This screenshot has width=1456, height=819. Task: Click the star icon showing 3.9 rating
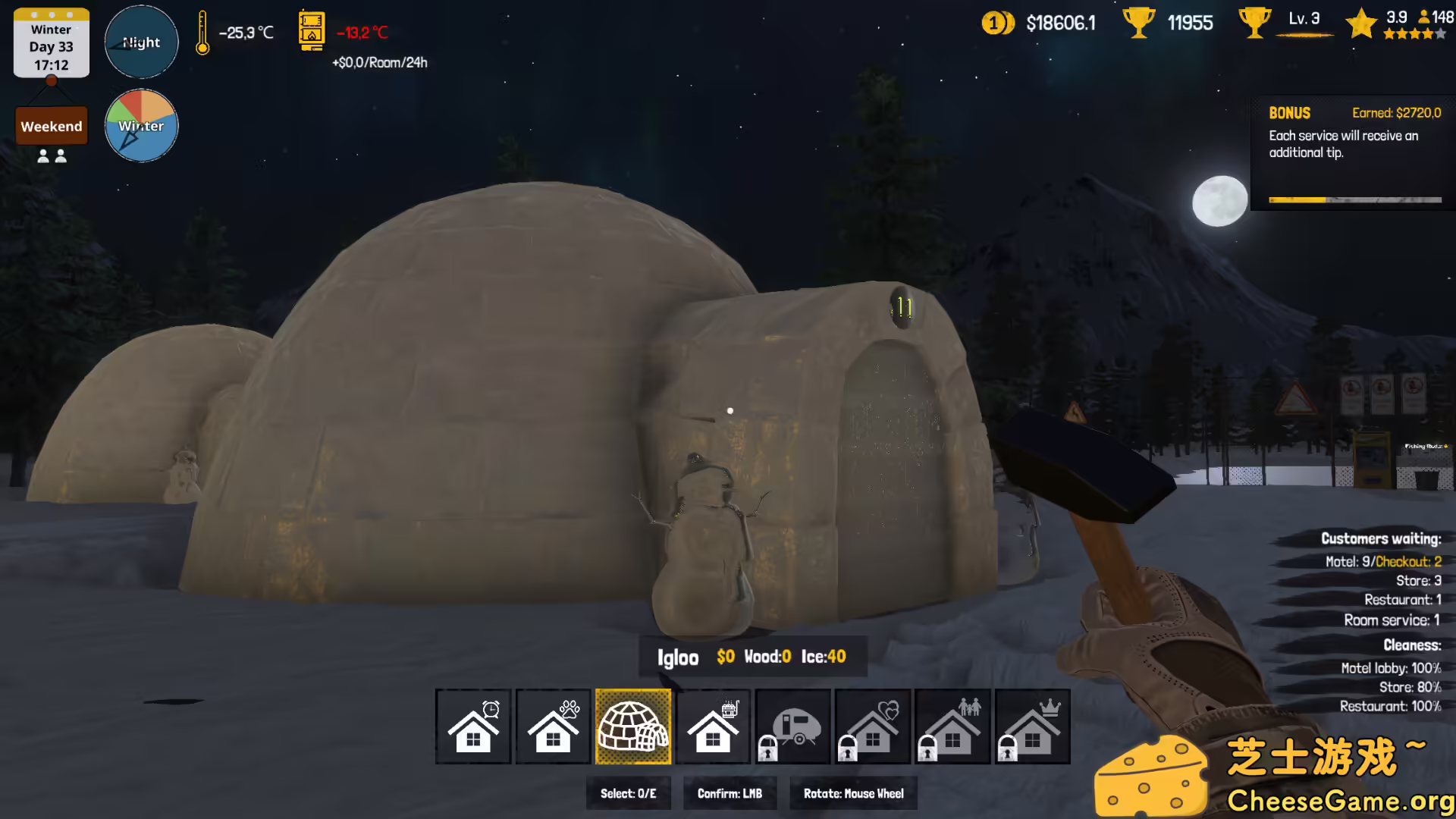pos(1363,23)
